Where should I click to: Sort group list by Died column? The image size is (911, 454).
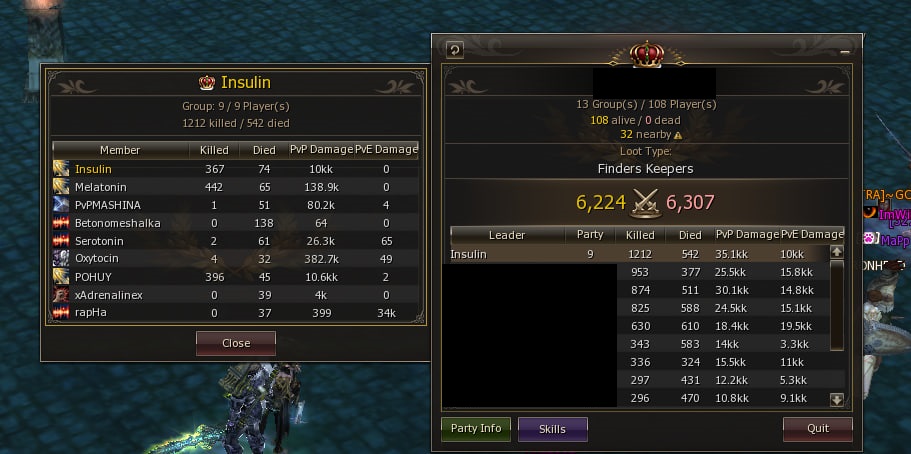coord(689,235)
